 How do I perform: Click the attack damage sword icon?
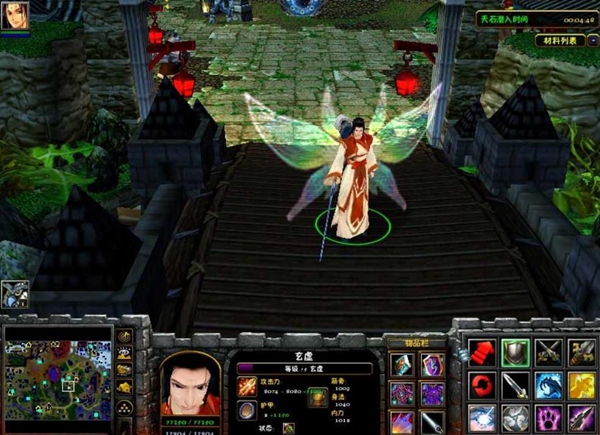(x=247, y=381)
